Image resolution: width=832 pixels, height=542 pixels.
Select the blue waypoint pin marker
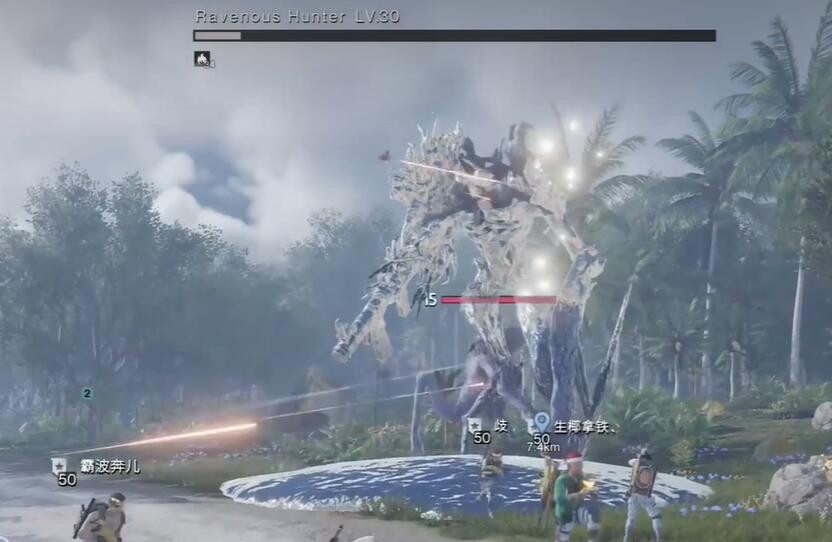tap(541, 423)
